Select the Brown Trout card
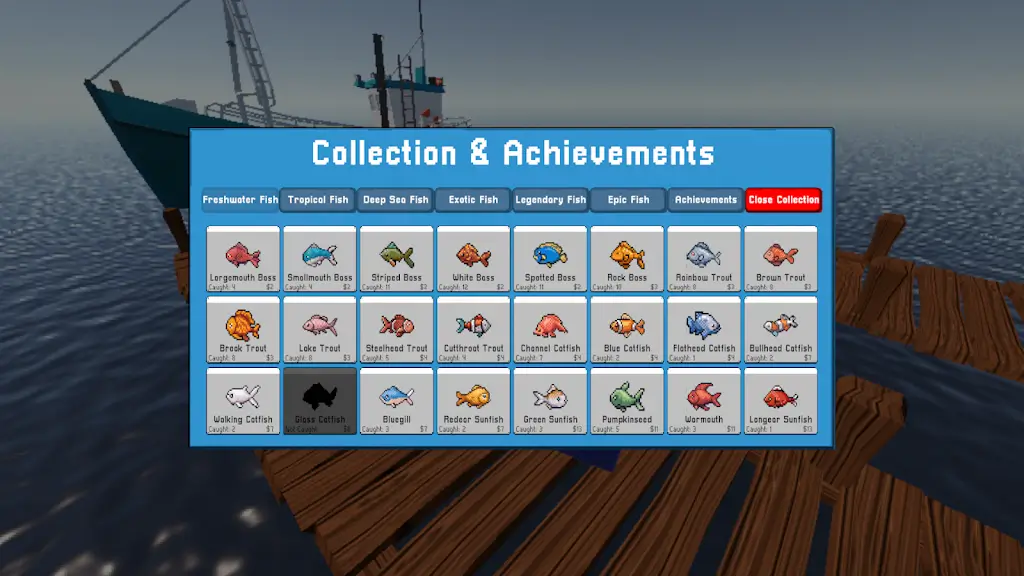1024x576 pixels. click(x=780, y=259)
